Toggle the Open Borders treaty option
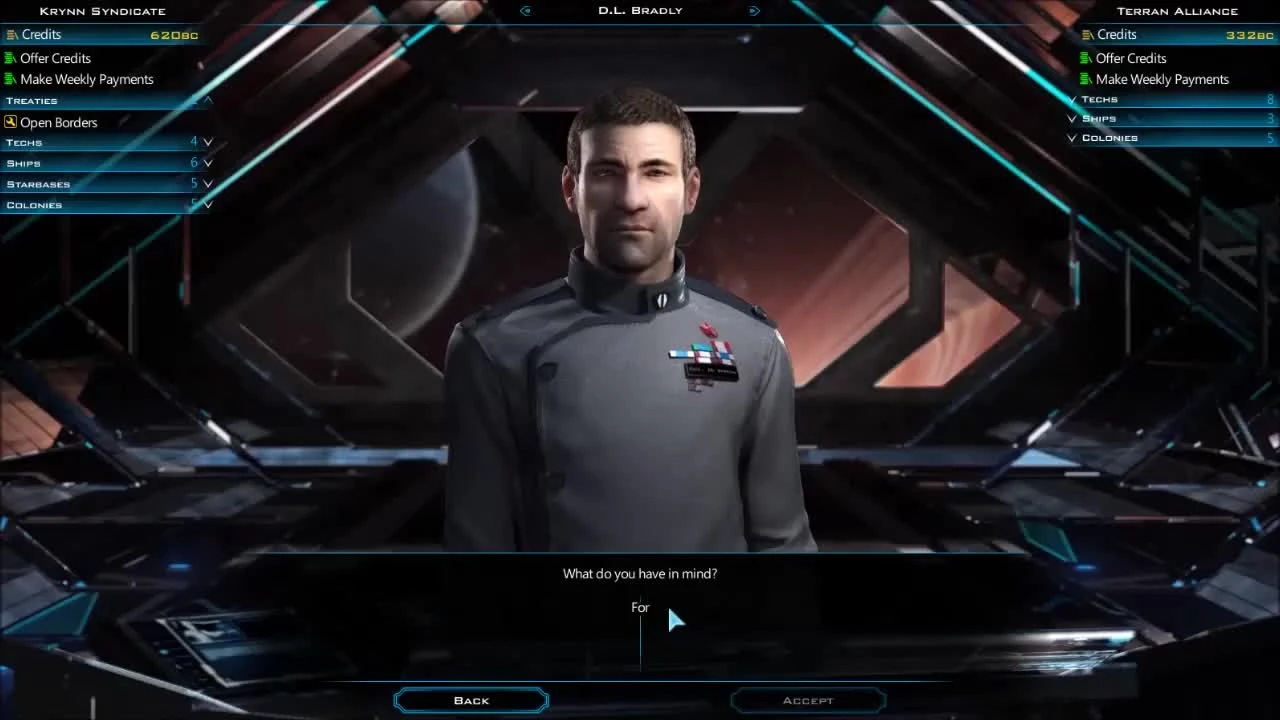The image size is (1280, 720). (x=58, y=121)
